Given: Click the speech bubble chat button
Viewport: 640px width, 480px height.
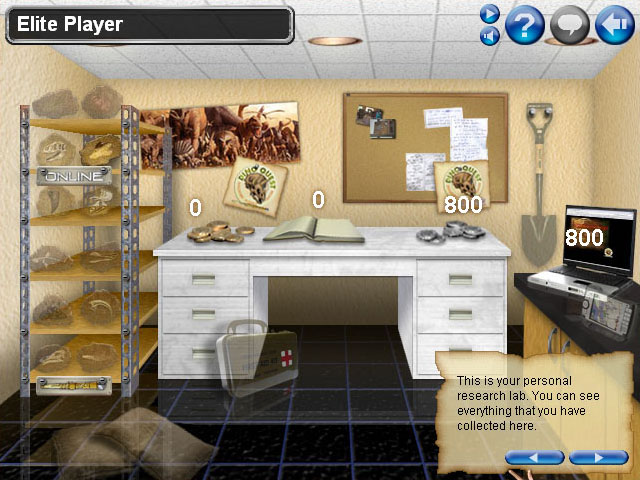Looking at the screenshot, I should 570,24.
